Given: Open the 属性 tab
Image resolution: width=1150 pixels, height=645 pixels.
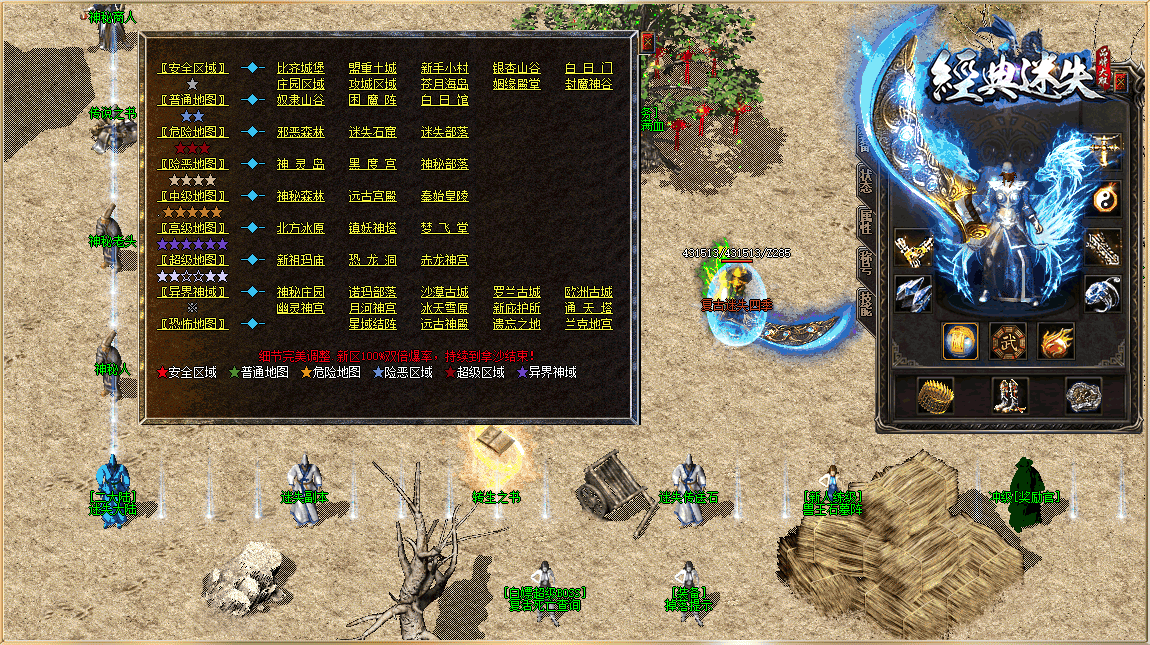Looking at the screenshot, I should point(866,221).
